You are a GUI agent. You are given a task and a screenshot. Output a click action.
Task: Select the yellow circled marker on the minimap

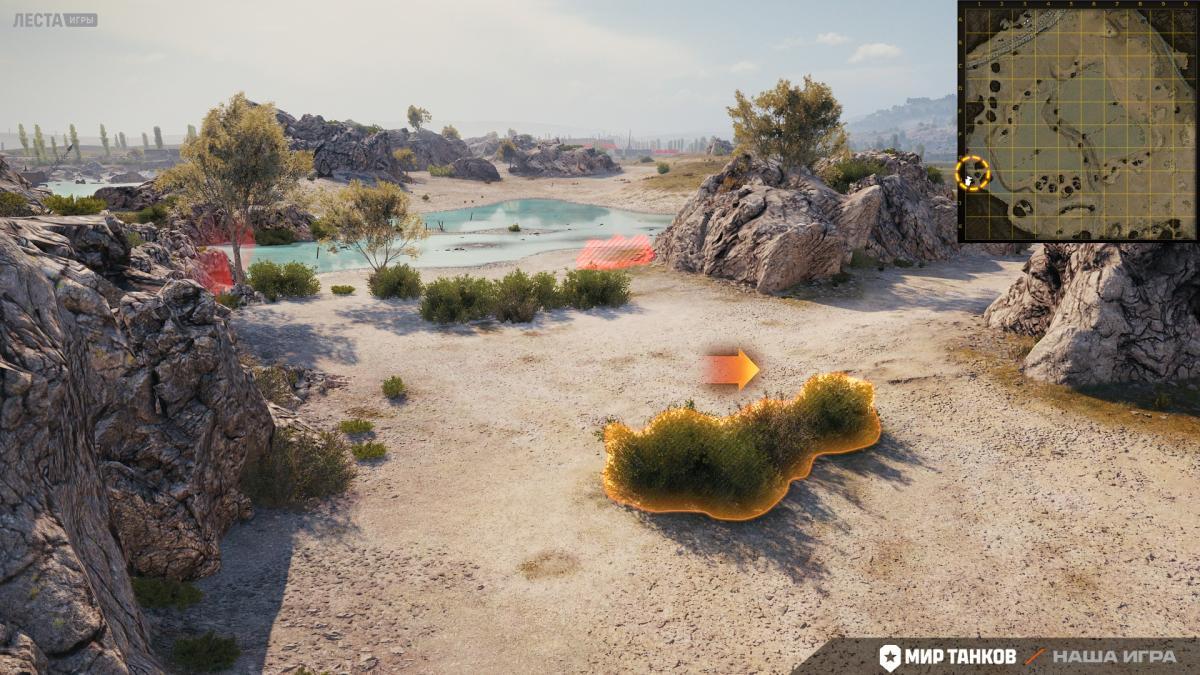pyautogui.click(x=972, y=173)
